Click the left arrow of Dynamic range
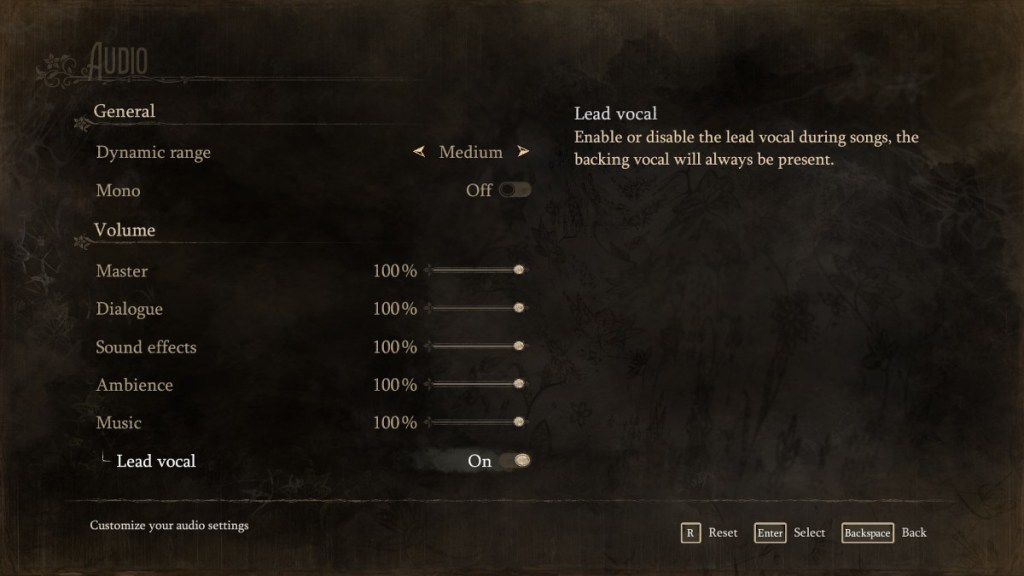Image resolution: width=1024 pixels, height=576 pixels. [419, 152]
